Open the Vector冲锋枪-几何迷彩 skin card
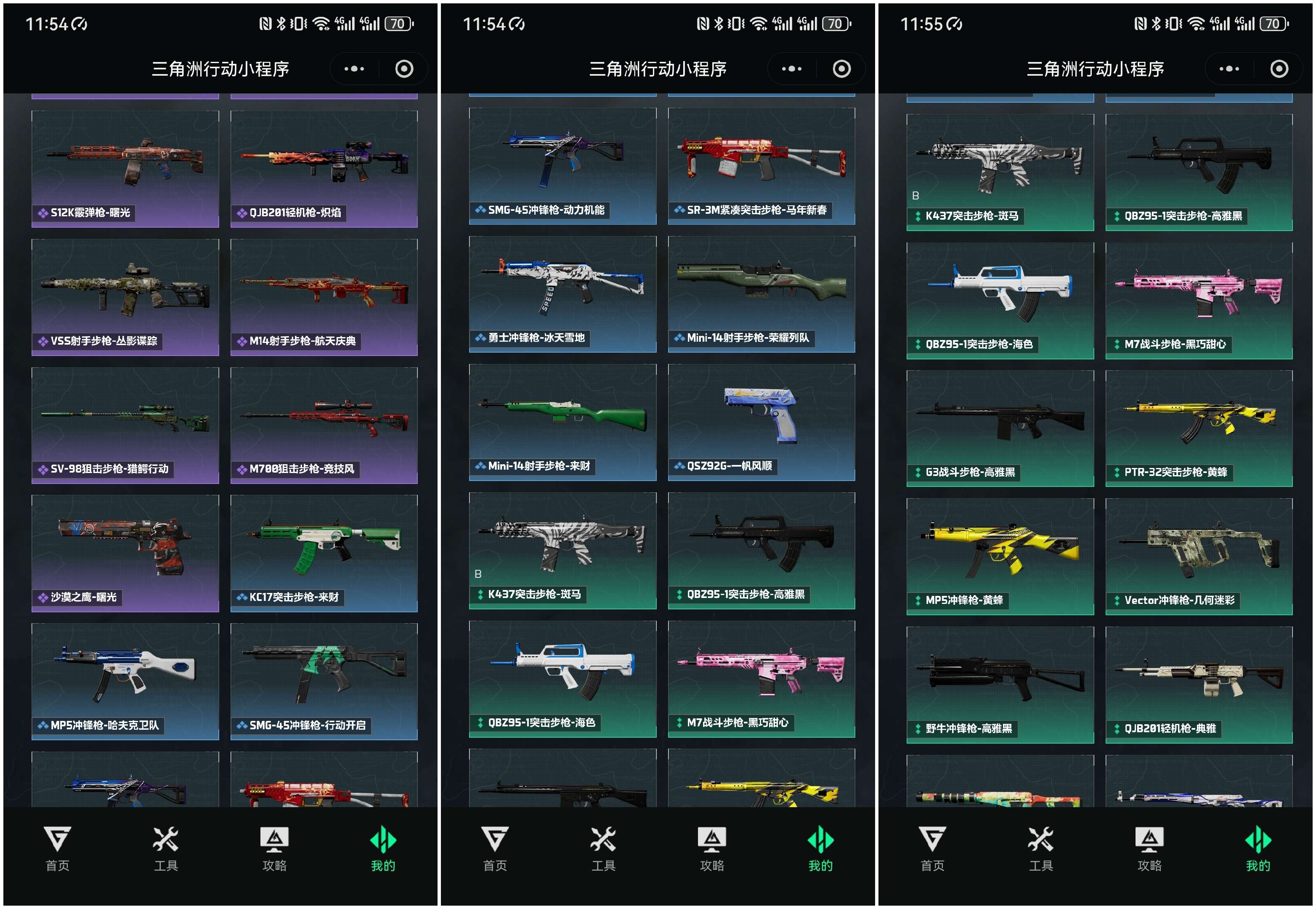Screen dimensions: 1316x909 tap(1198, 556)
